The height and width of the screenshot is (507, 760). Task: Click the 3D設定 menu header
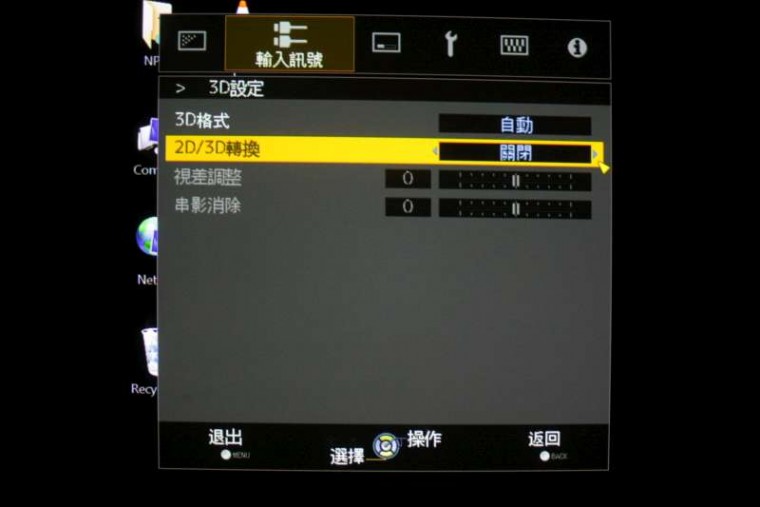[x=236, y=88]
